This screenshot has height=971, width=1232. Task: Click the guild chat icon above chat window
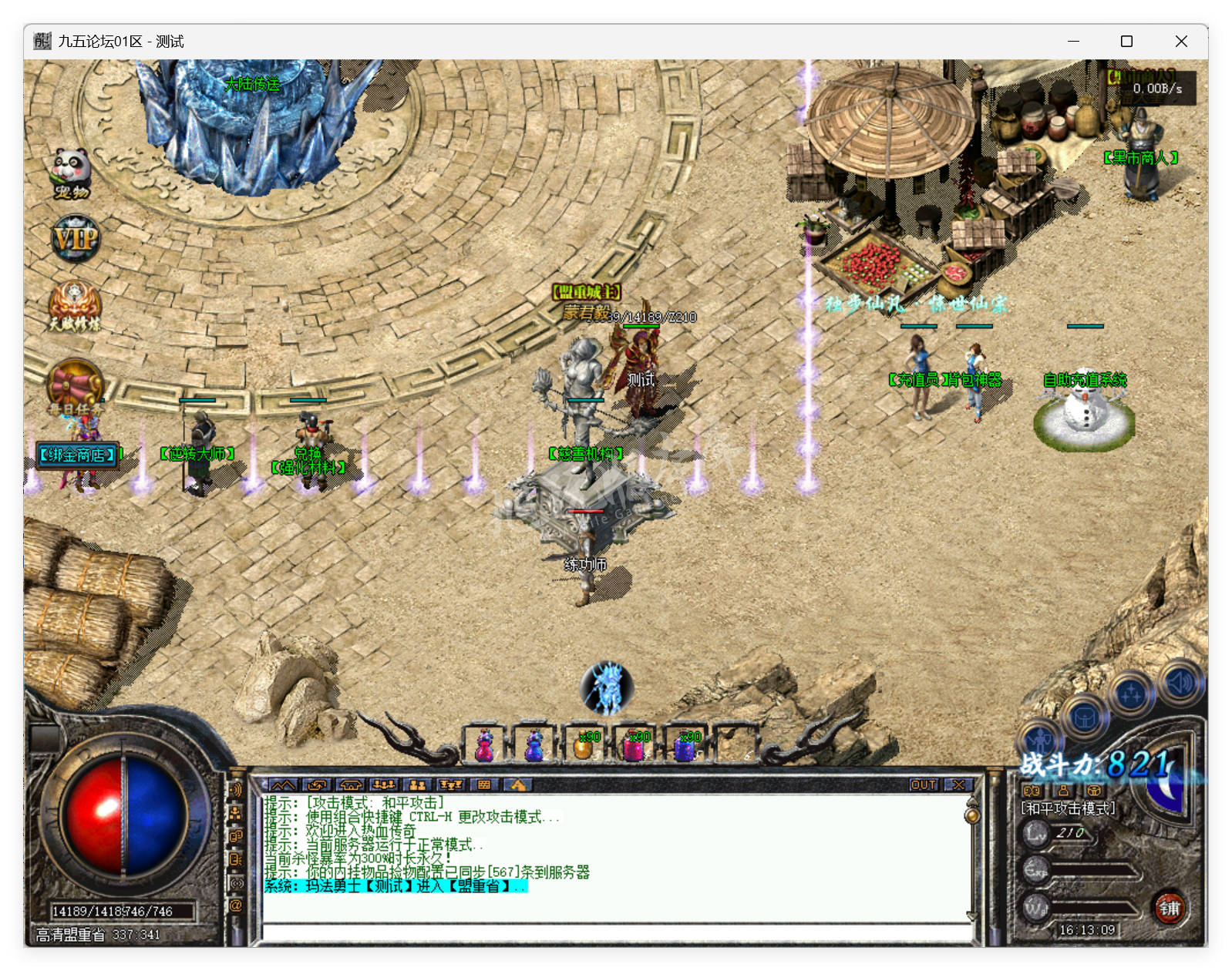click(x=351, y=785)
